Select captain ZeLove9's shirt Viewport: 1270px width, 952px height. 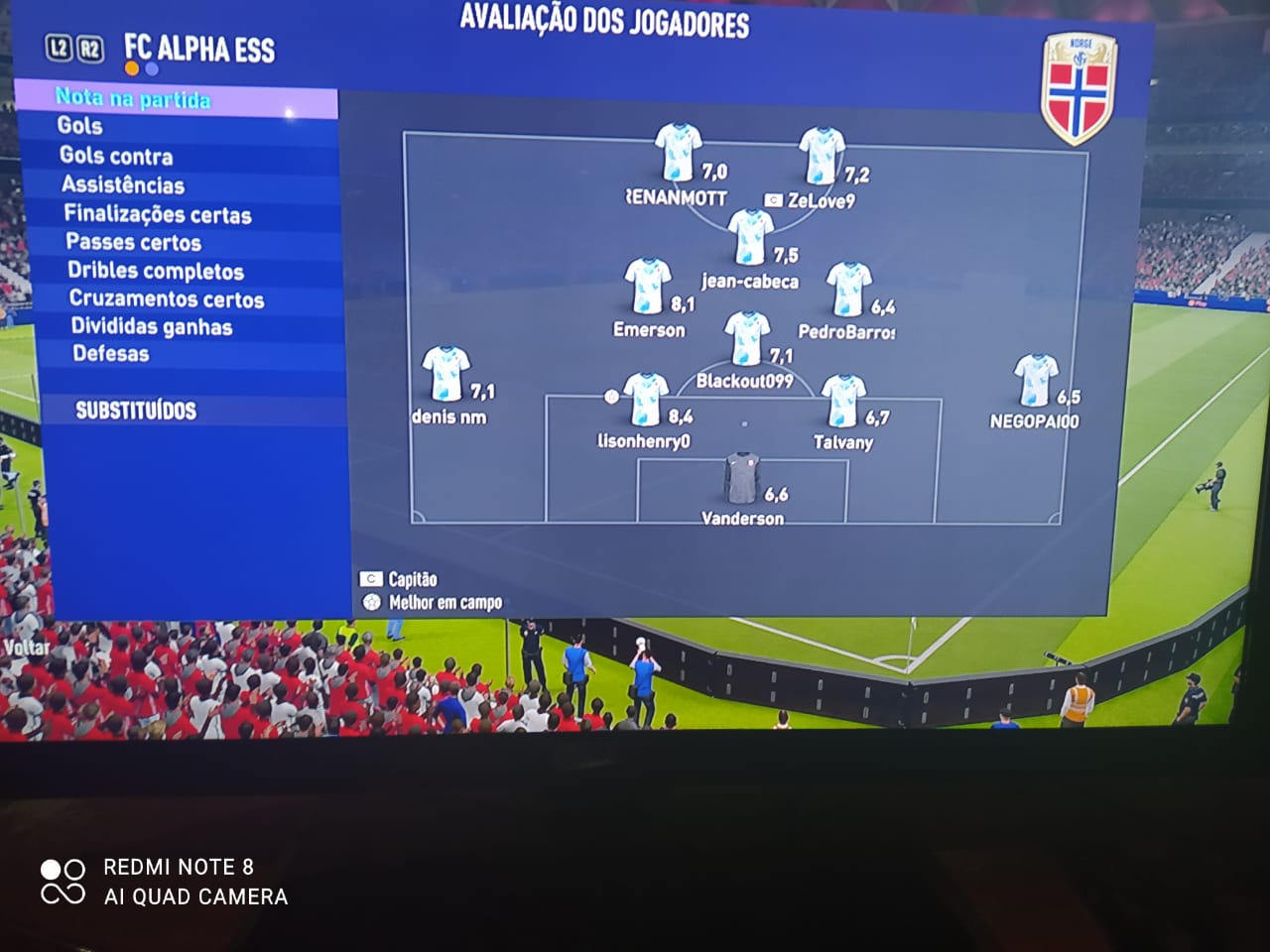[822, 157]
